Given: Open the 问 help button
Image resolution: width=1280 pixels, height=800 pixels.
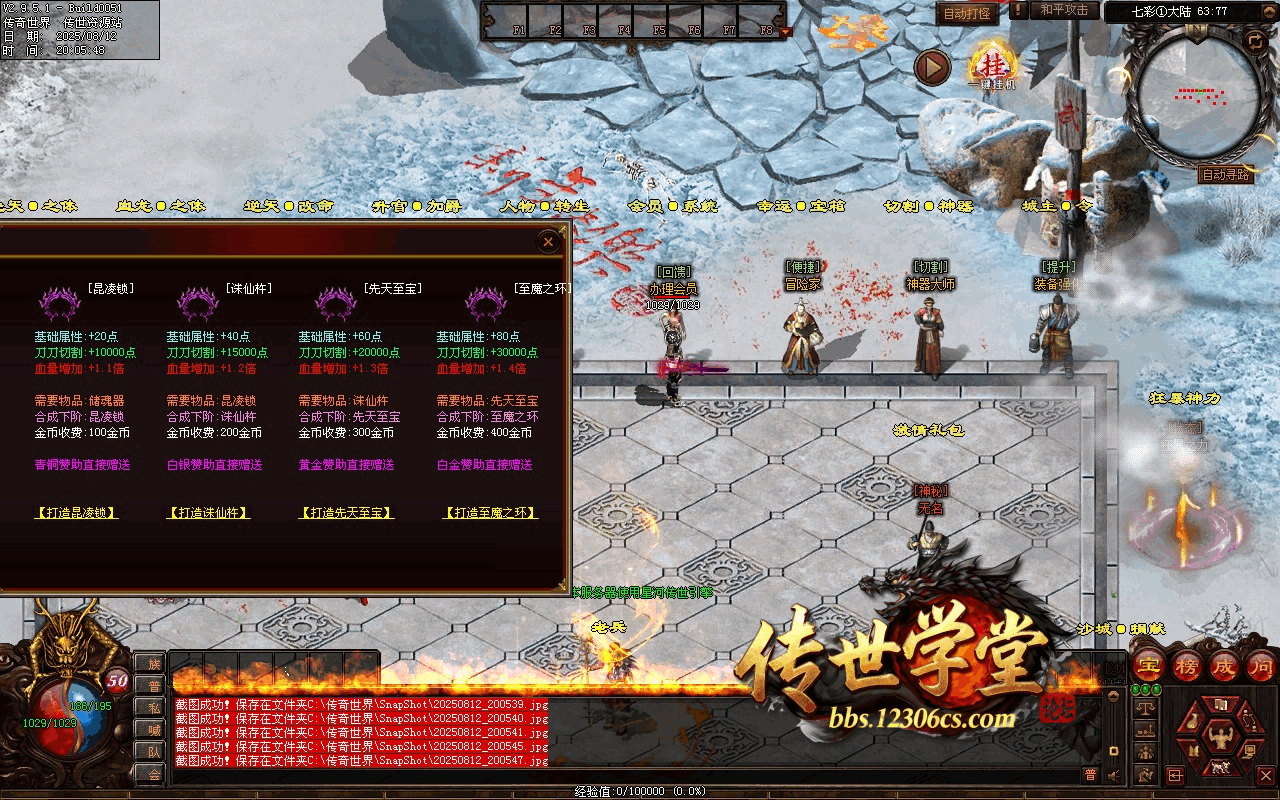Looking at the screenshot, I should (x=1262, y=666).
